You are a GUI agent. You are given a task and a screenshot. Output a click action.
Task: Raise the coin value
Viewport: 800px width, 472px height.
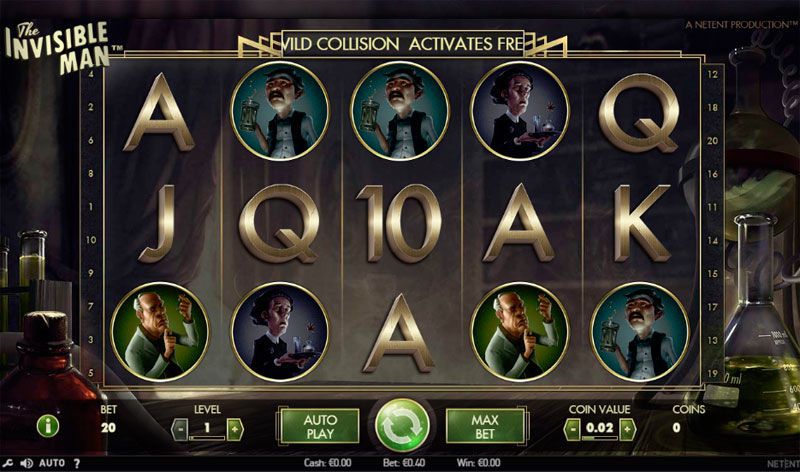click(x=626, y=429)
